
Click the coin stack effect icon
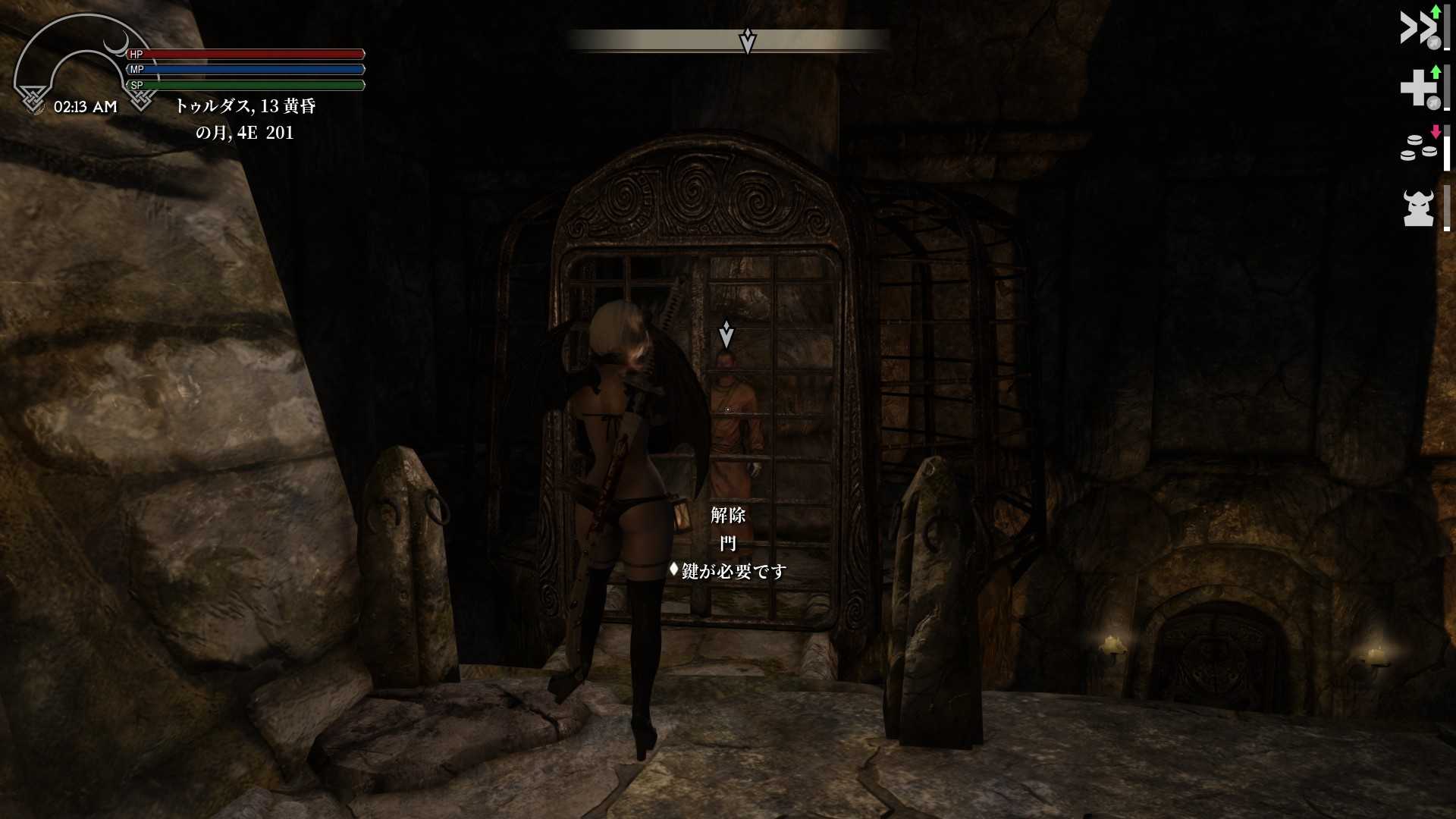(x=1418, y=147)
